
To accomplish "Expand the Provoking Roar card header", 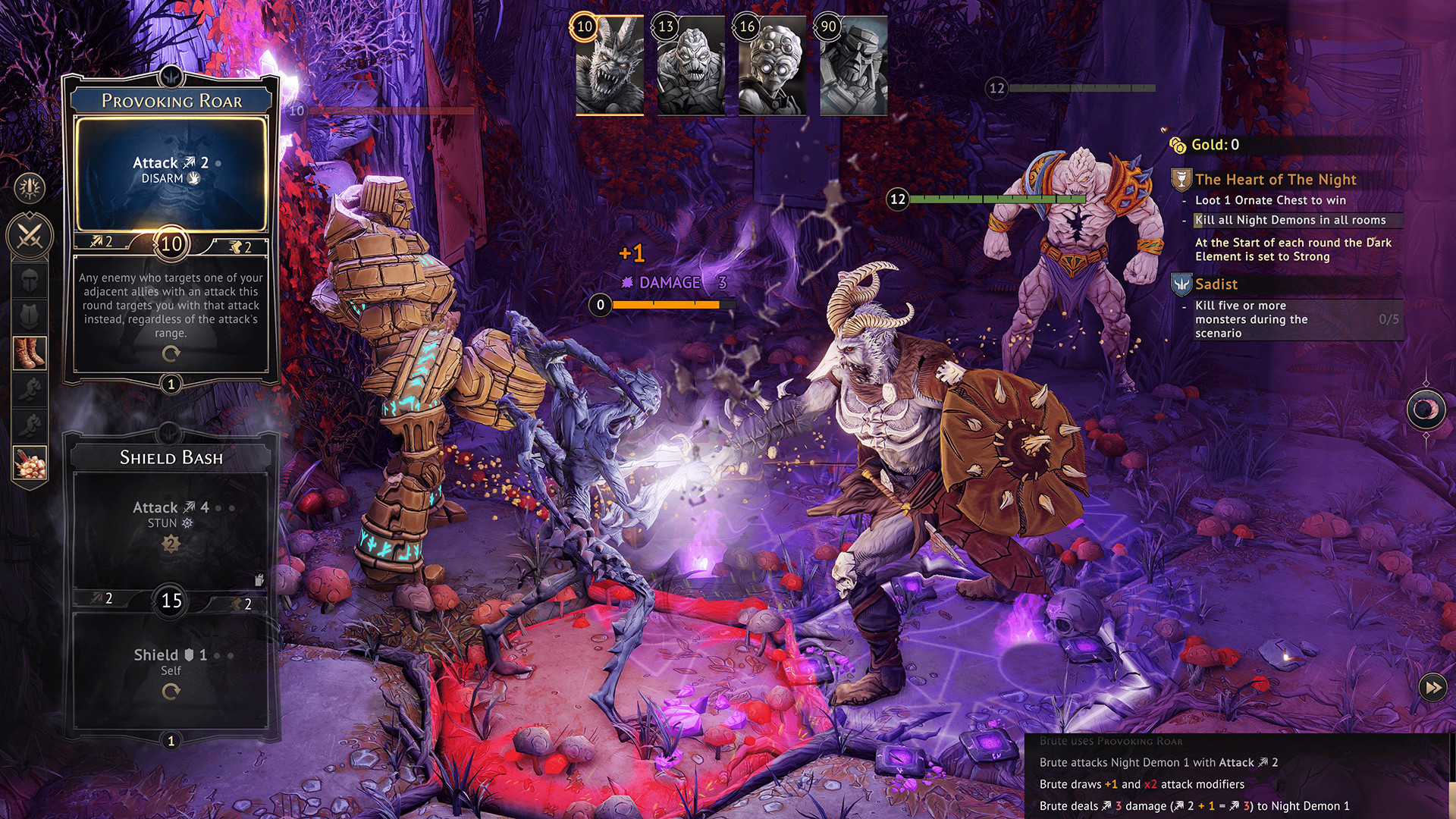I will (x=173, y=99).
